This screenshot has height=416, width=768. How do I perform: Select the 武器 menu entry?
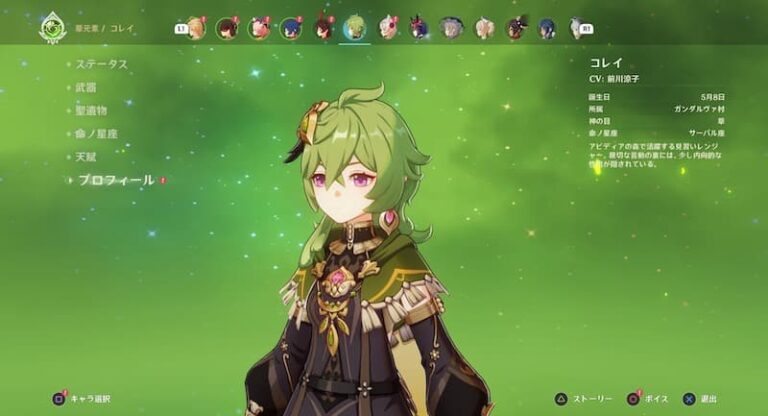pyautogui.click(x=87, y=87)
